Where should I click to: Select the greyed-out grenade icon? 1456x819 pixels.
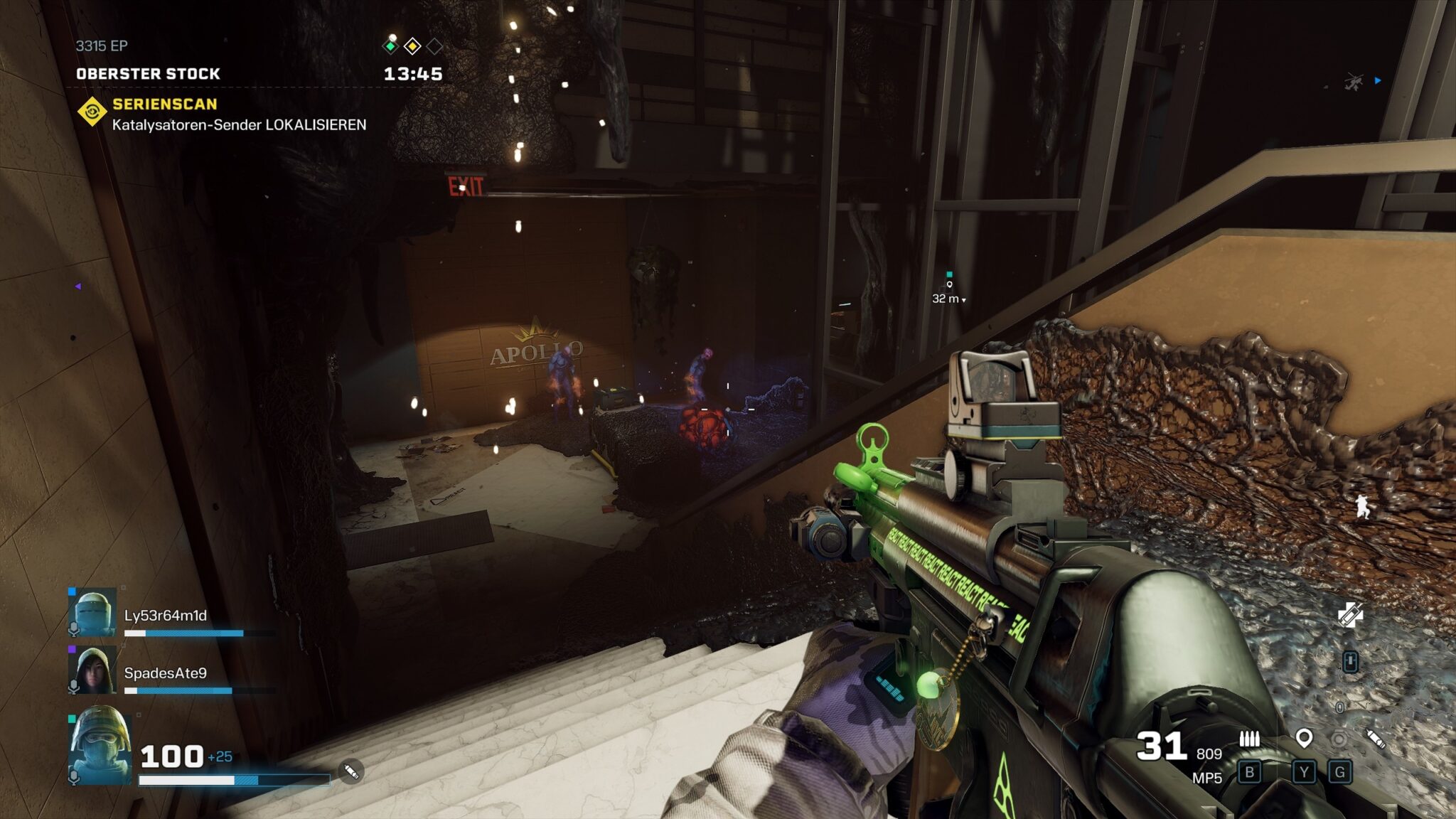[1339, 739]
